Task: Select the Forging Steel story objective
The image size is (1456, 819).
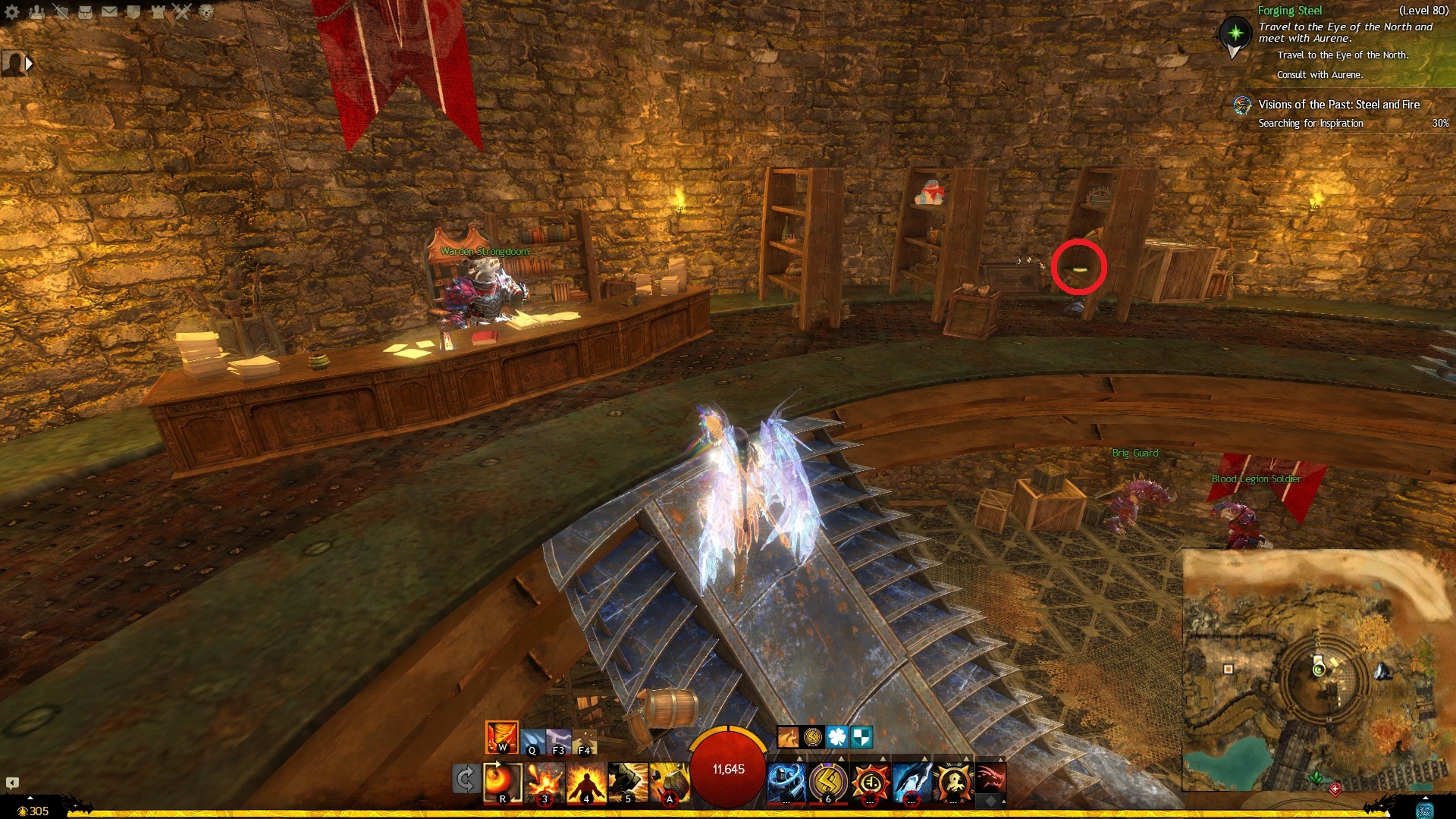Action: (1289, 11)
